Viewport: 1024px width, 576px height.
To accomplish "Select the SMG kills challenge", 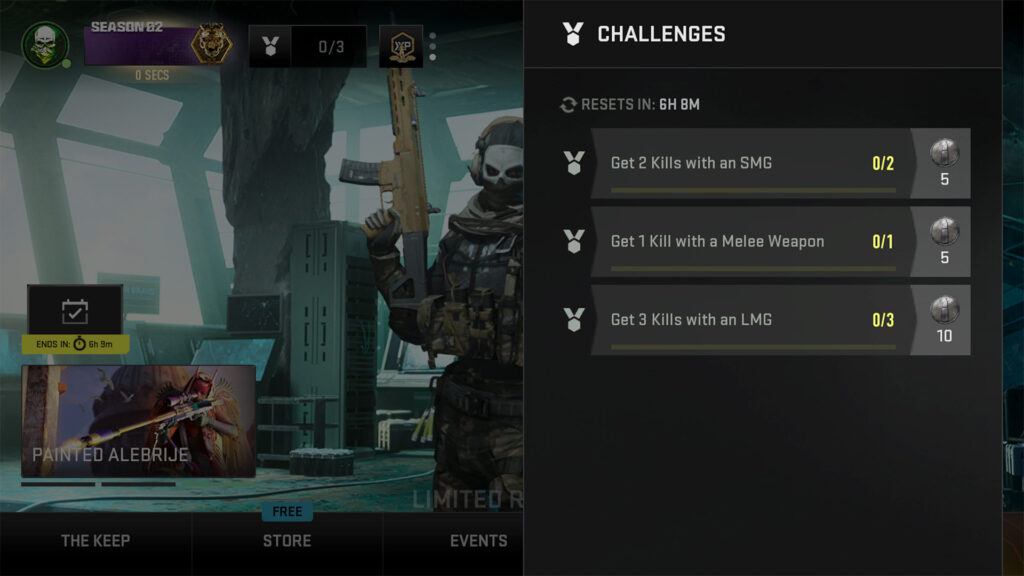I will pyautogui.click(x=750, y=163).
